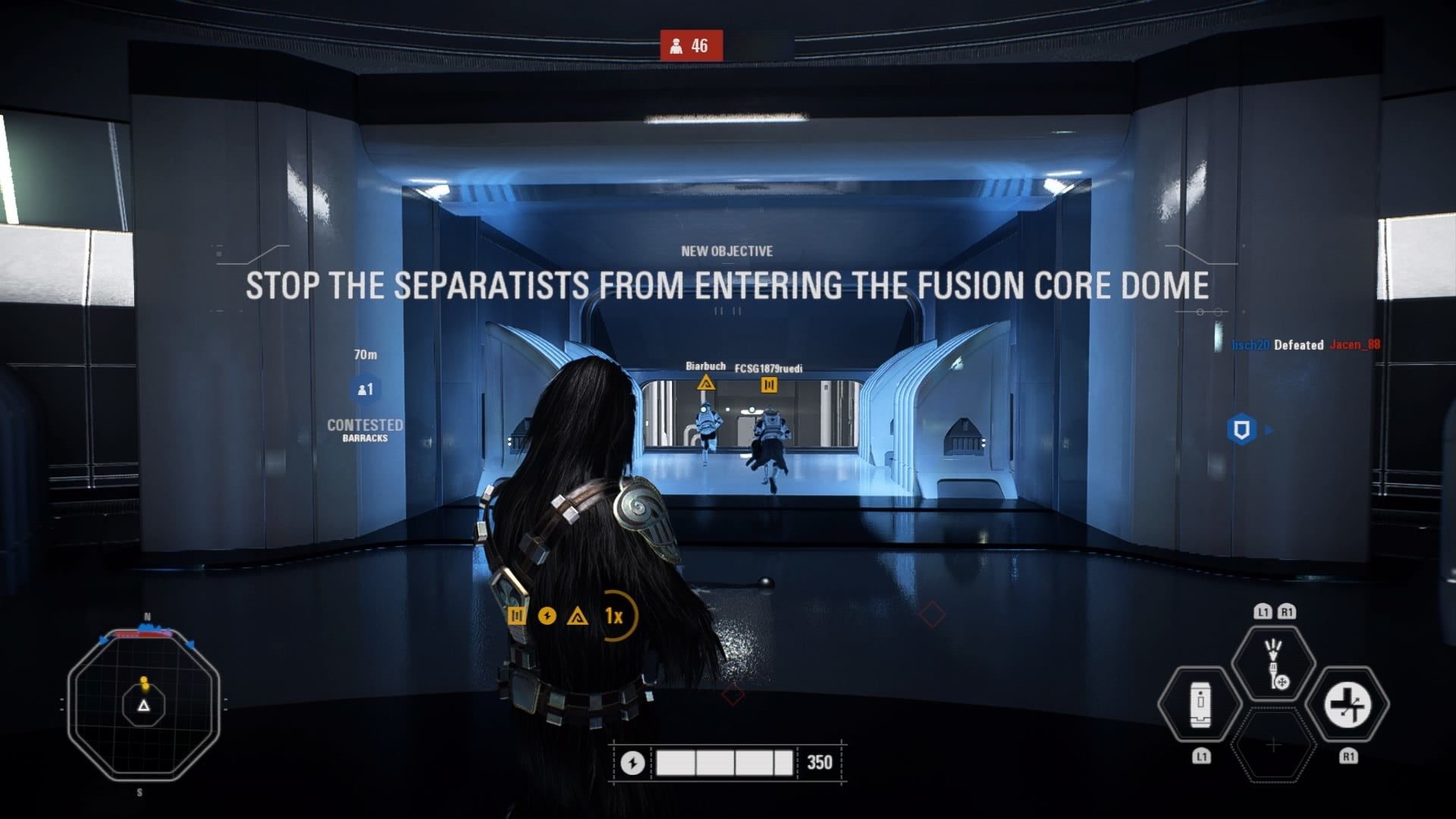Image resolution: width=1456 pixels, height=819 pixels.
Task: Click the yellow triangle squad class icon
Action: 578,616
